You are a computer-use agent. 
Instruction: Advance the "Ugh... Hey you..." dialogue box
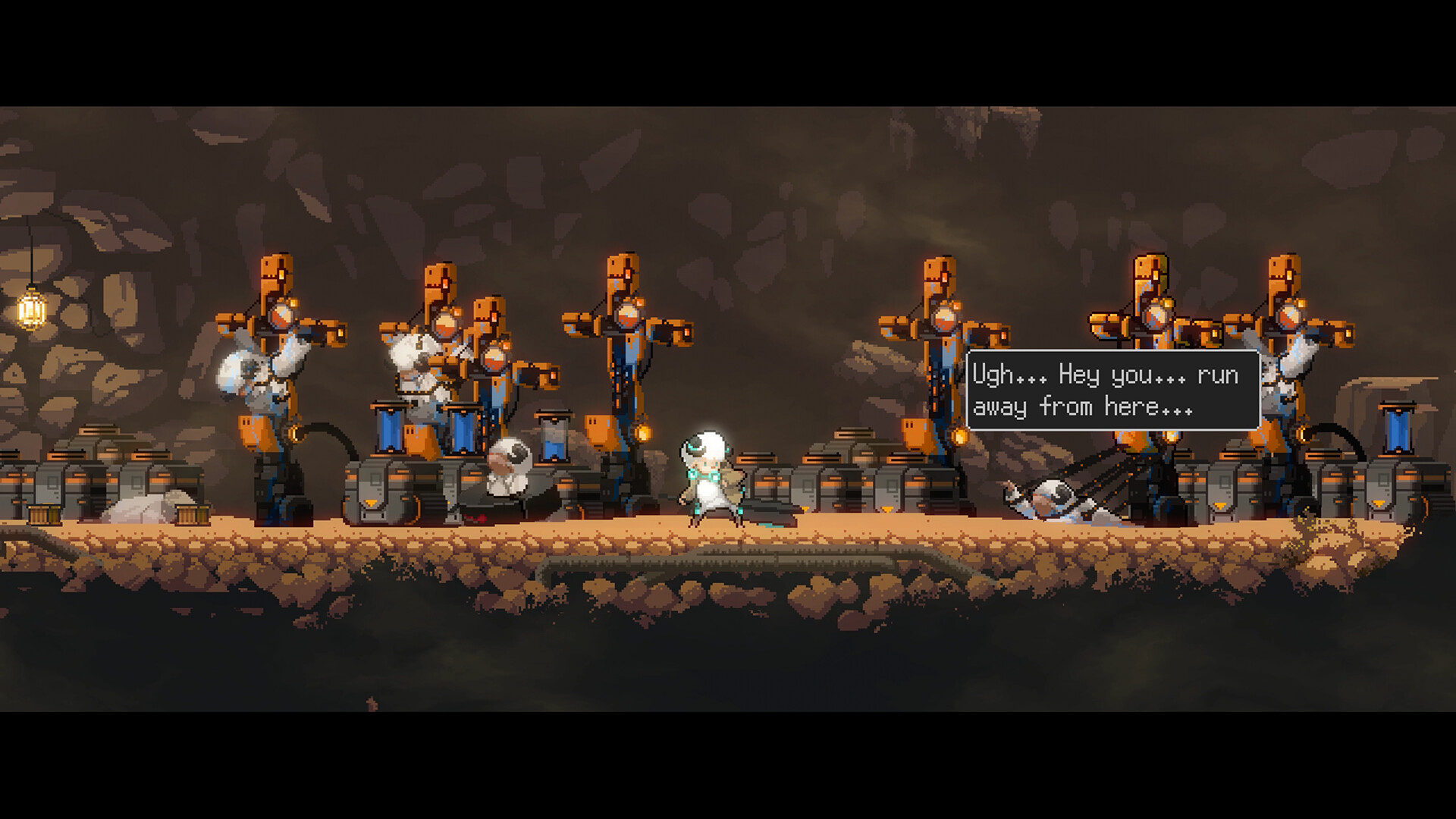coord(1112,391)
